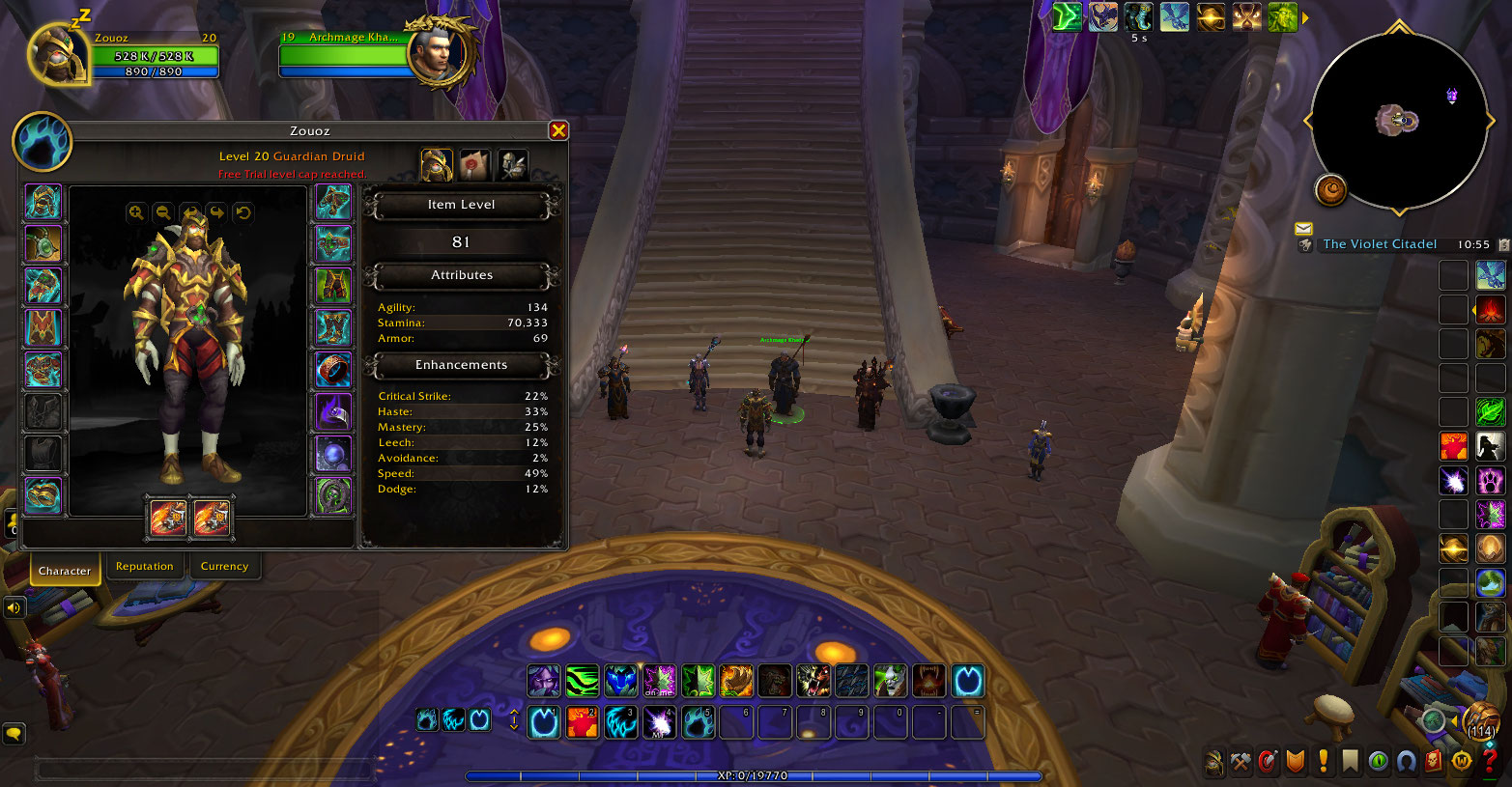
Task: Select the head equipment slot helmet
Action: (43, 203)
